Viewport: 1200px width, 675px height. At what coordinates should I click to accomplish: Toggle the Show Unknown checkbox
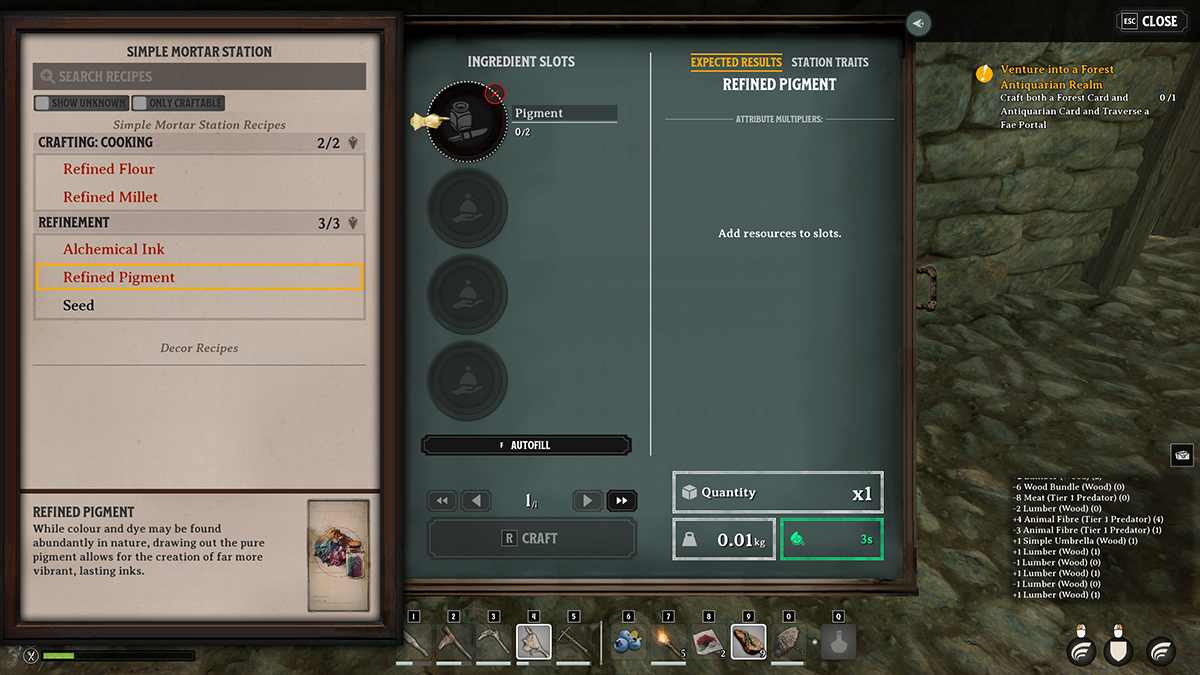[42, 103]
